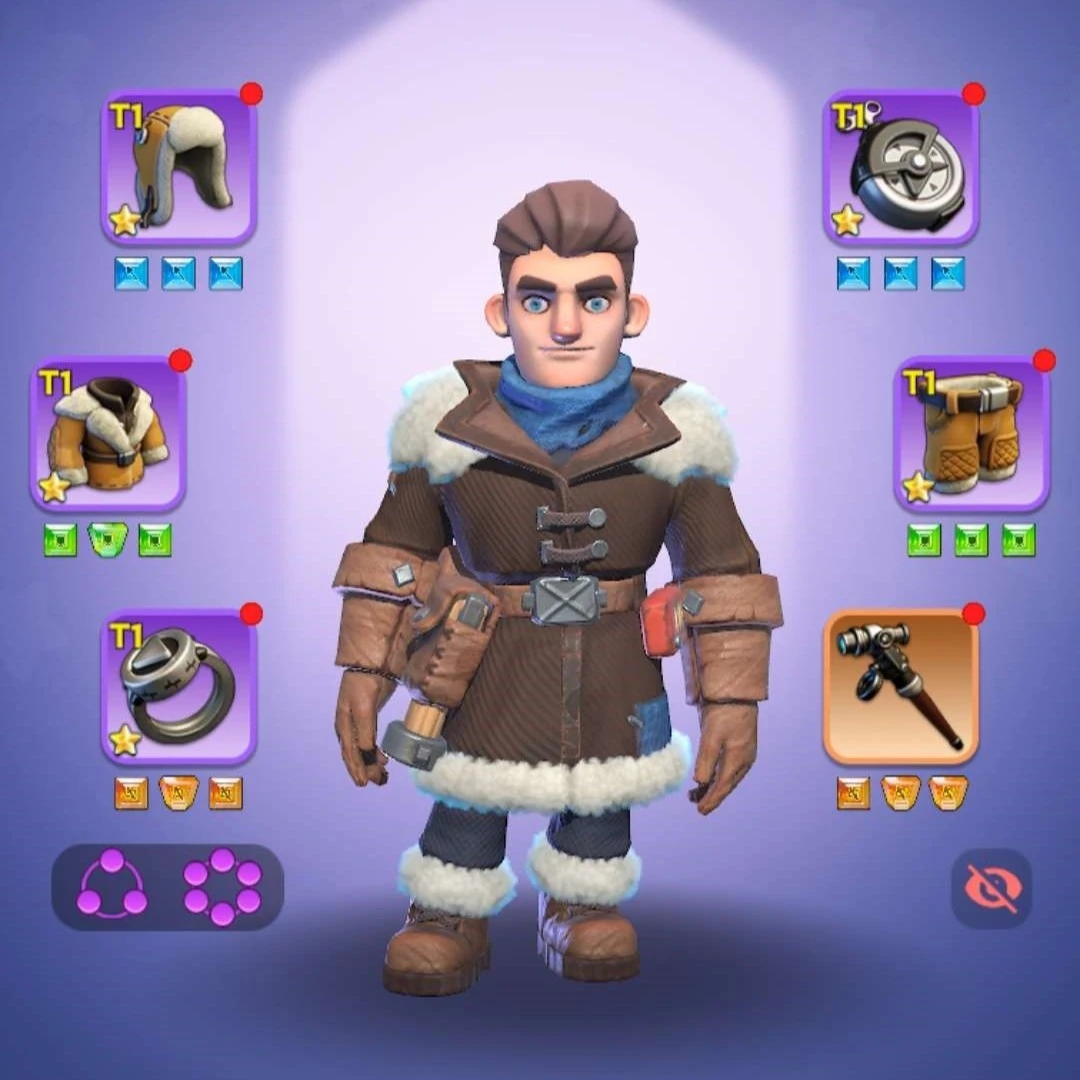Choose the metal ring equipment slot
The height and width of the screenshot is (1080, 1080).
(179, 686)
